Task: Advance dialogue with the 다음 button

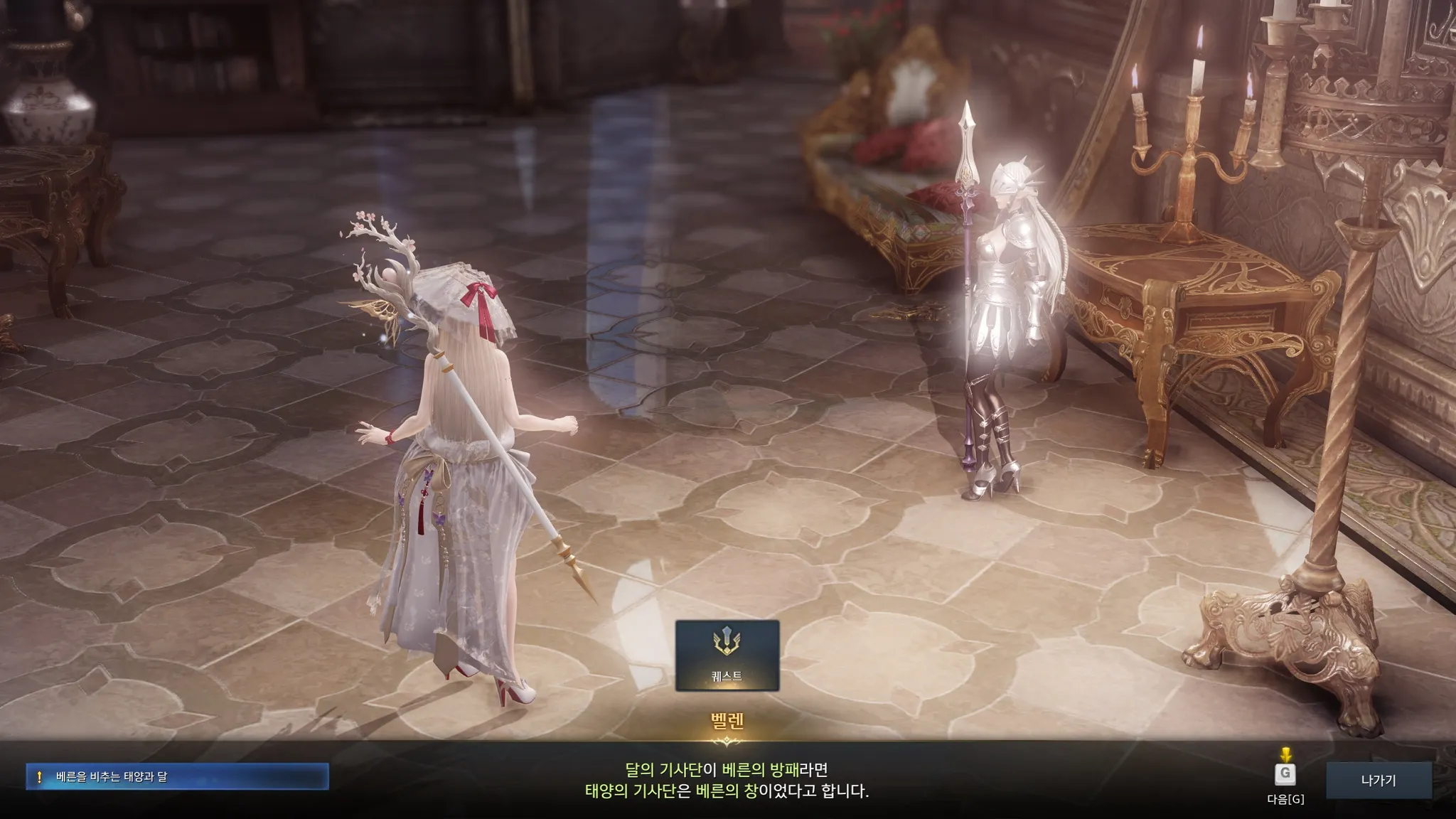Action: point(1285,774)
